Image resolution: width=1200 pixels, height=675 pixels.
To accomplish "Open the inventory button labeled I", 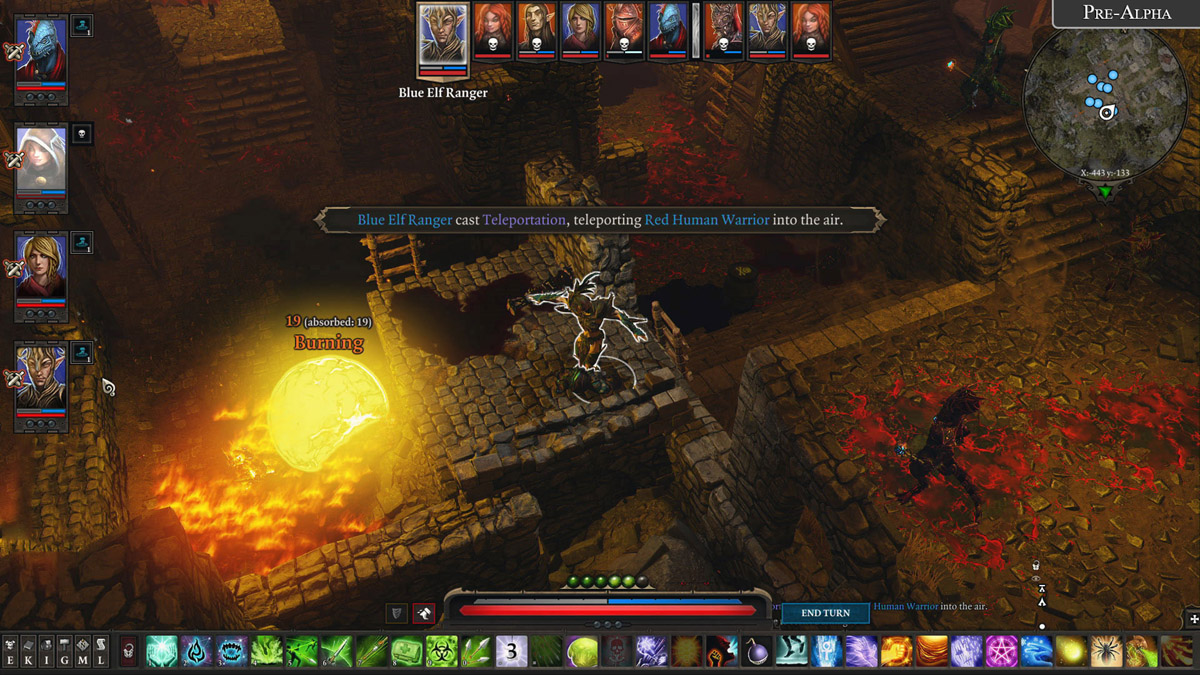I will [x=47, y=652].
